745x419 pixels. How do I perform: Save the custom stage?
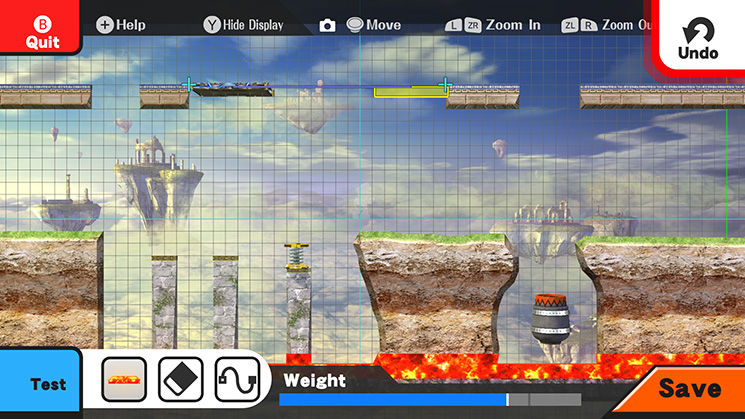click(x=689, y=389)
